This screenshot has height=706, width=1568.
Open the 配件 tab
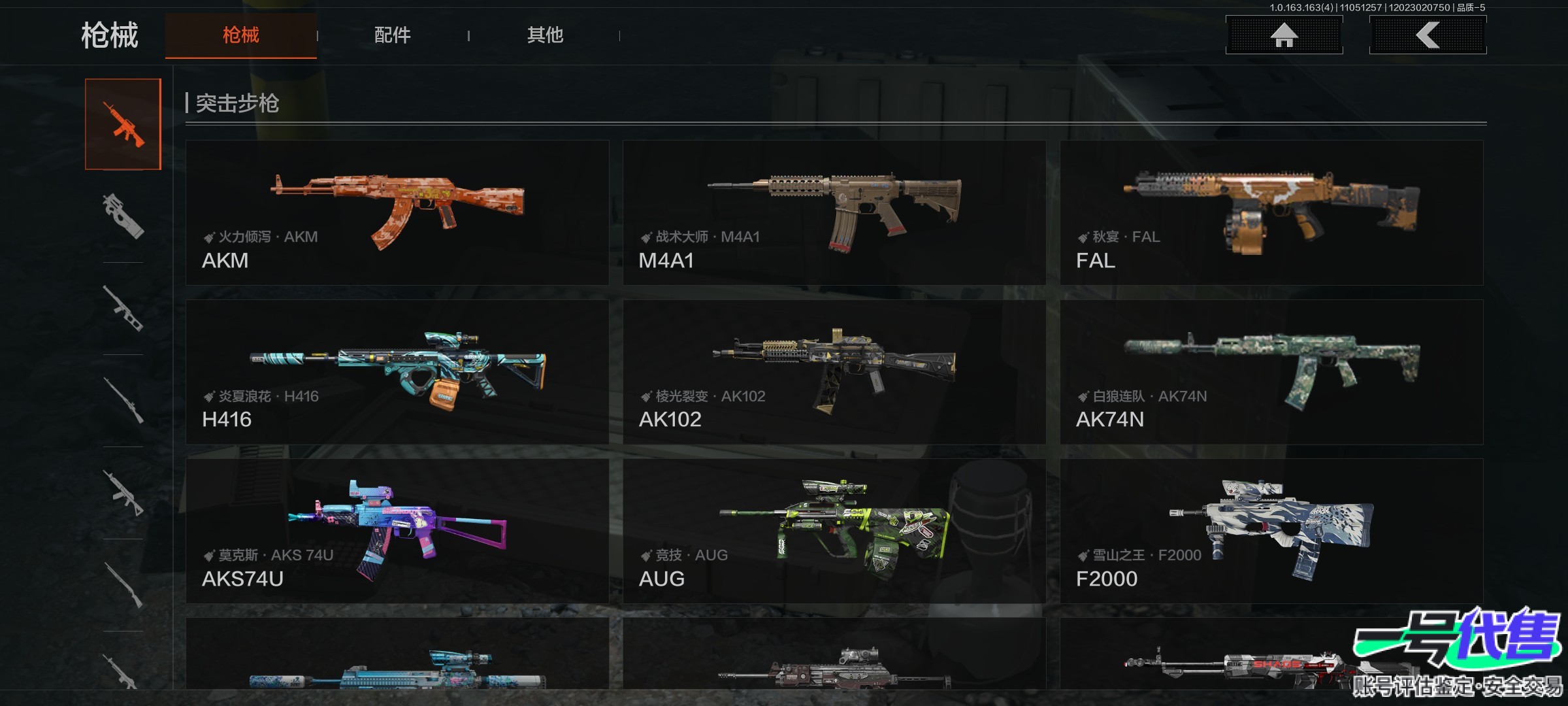click(x=393, y=35)
